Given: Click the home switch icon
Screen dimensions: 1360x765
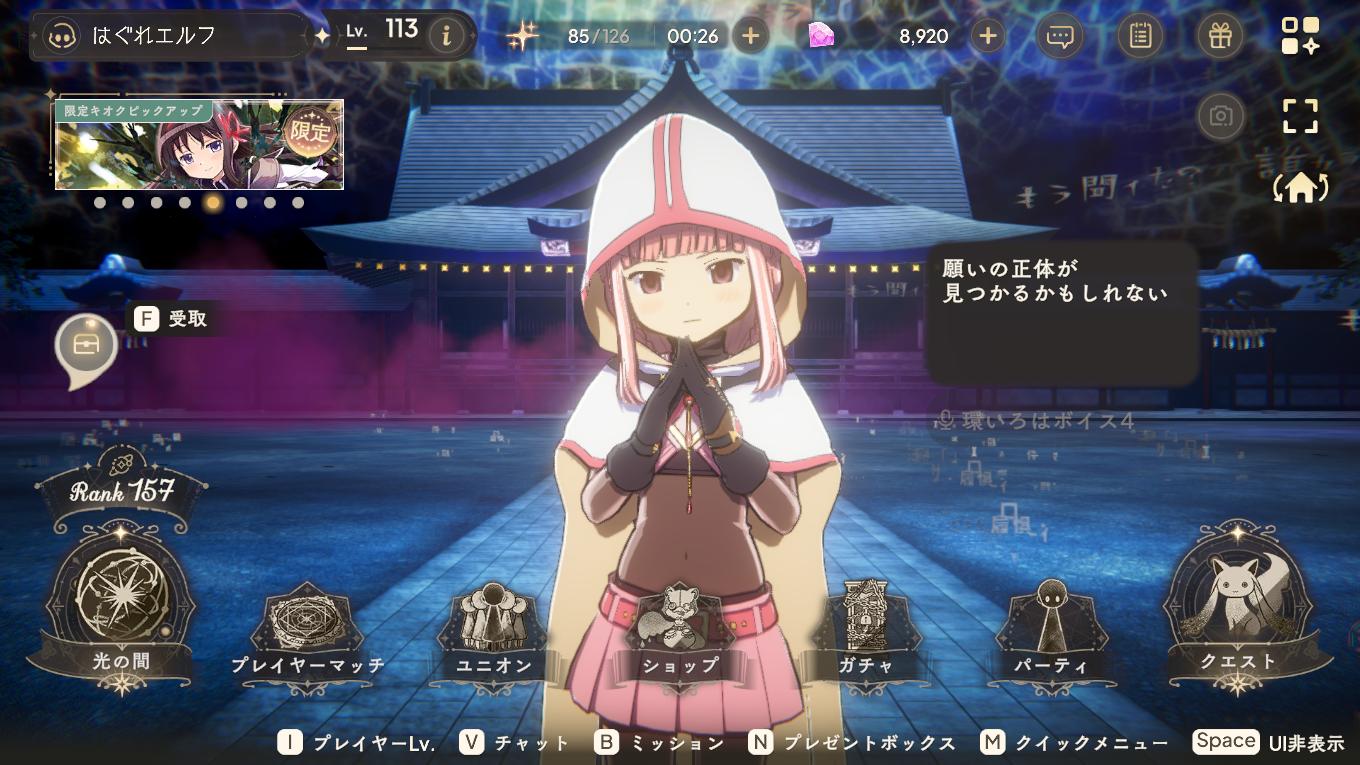Looking at the screenshot, I should pos(1300,188).
